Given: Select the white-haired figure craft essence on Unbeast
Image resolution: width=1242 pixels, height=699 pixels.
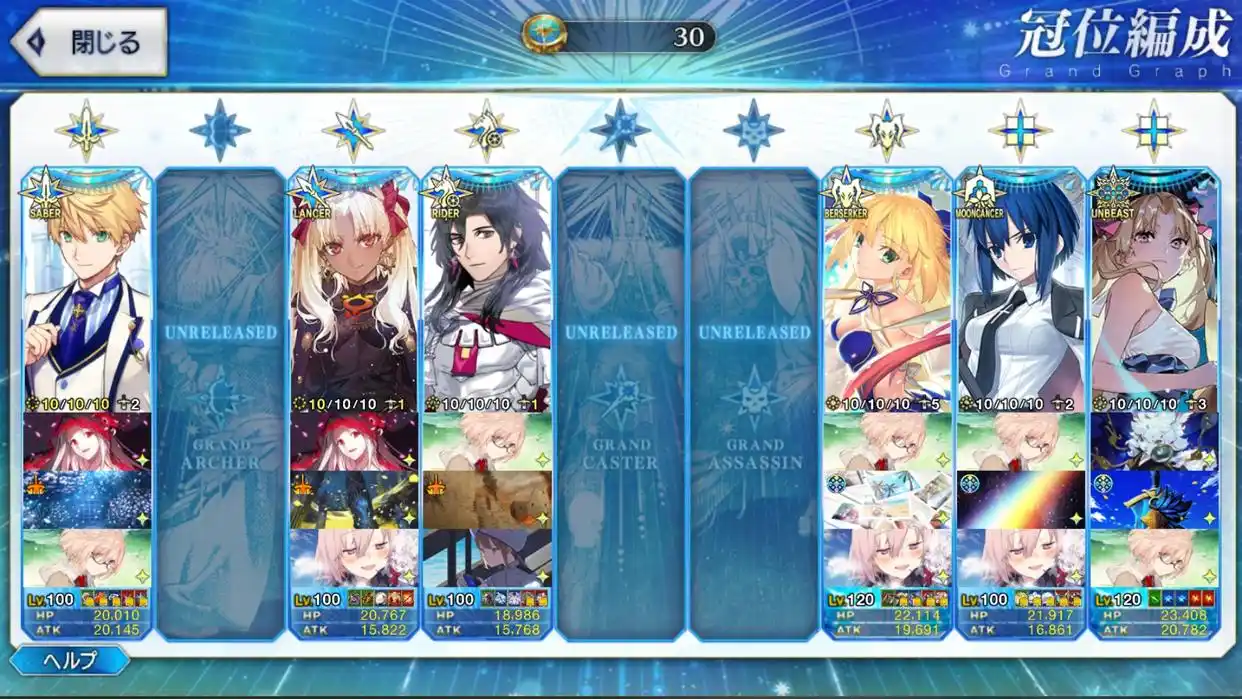Looking at the screenshot, I should coord(1154,442).
